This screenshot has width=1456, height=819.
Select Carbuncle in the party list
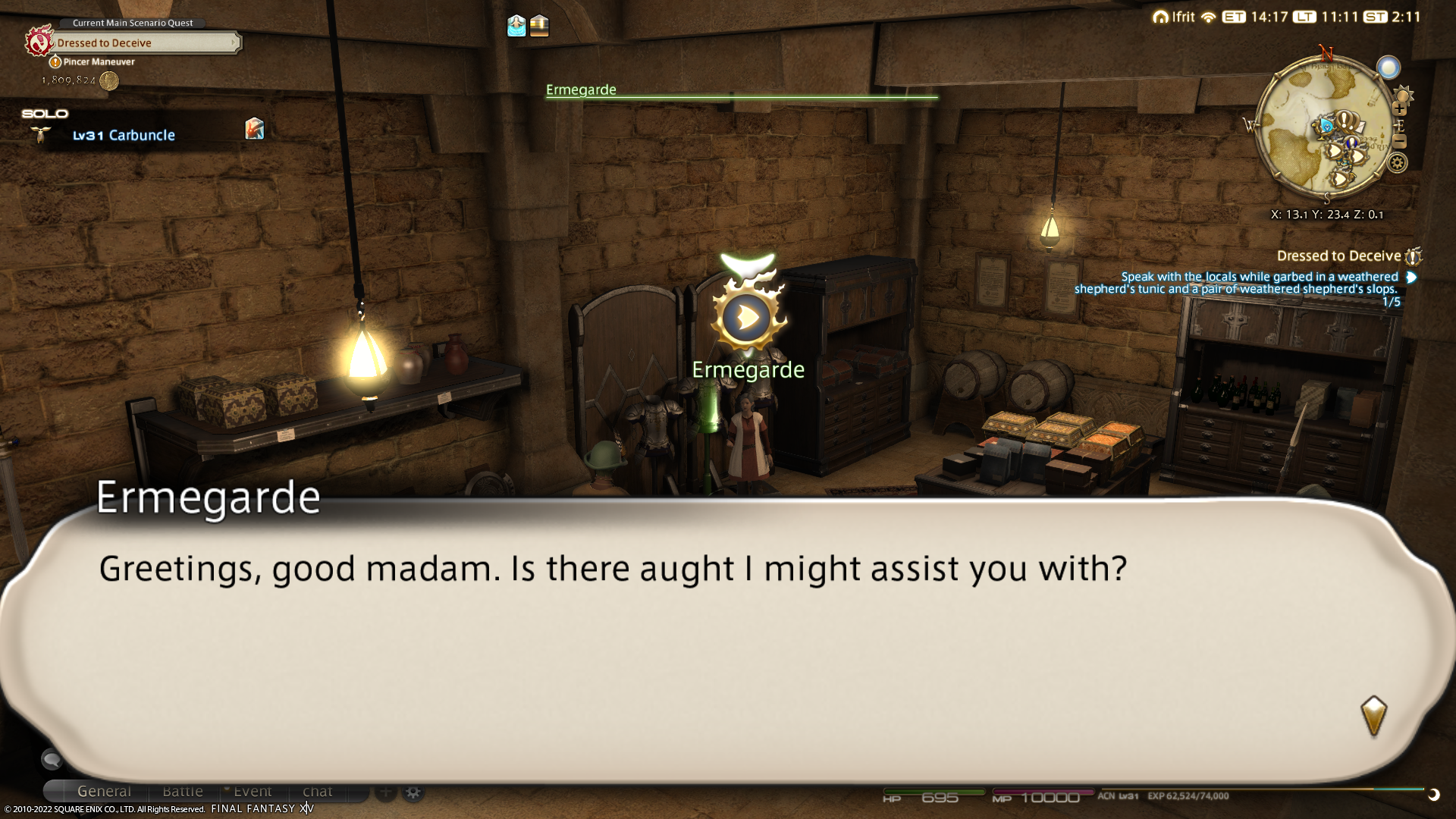(141, 136)
